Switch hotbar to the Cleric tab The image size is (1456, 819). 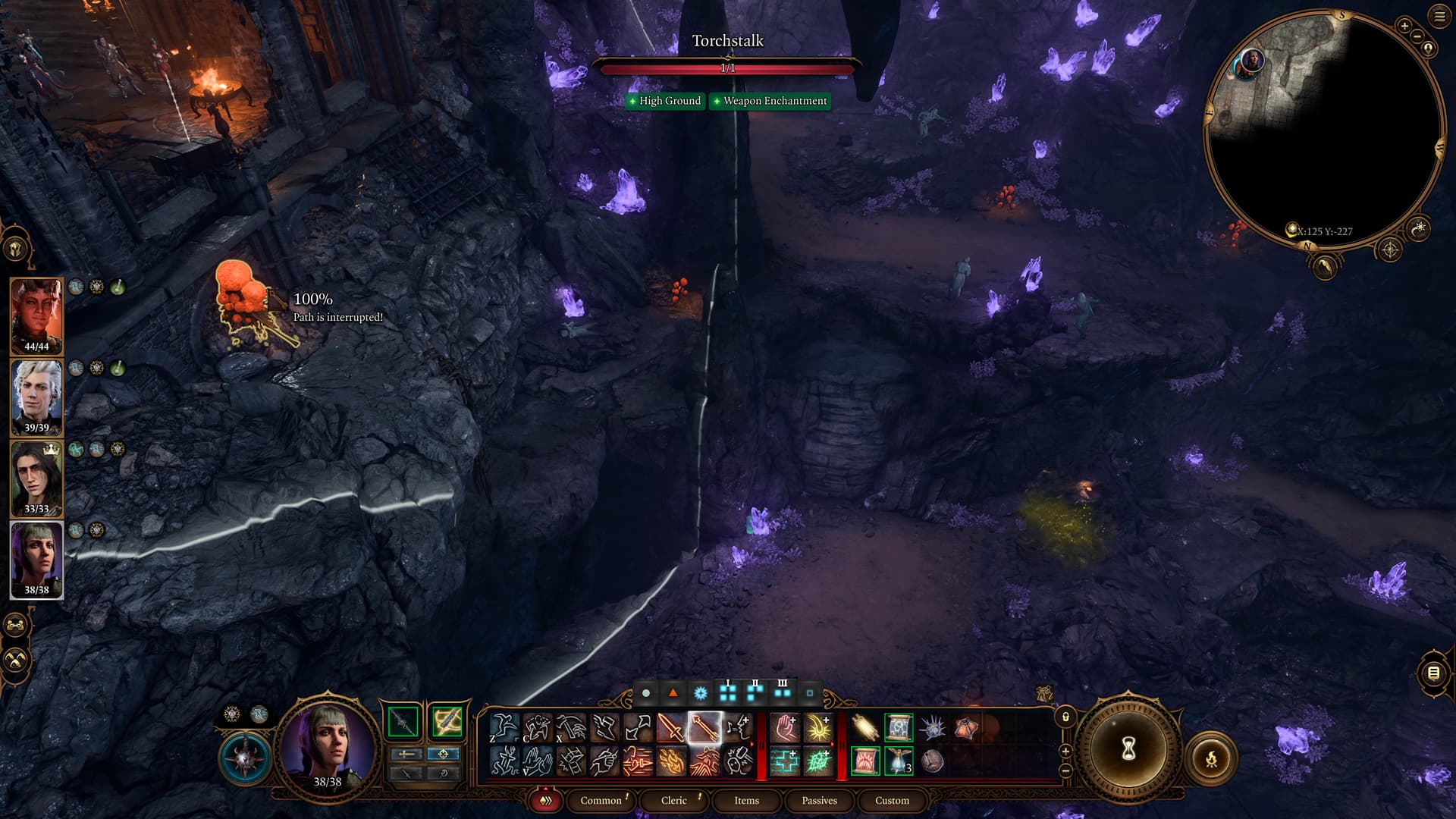[x=673, y=800]
